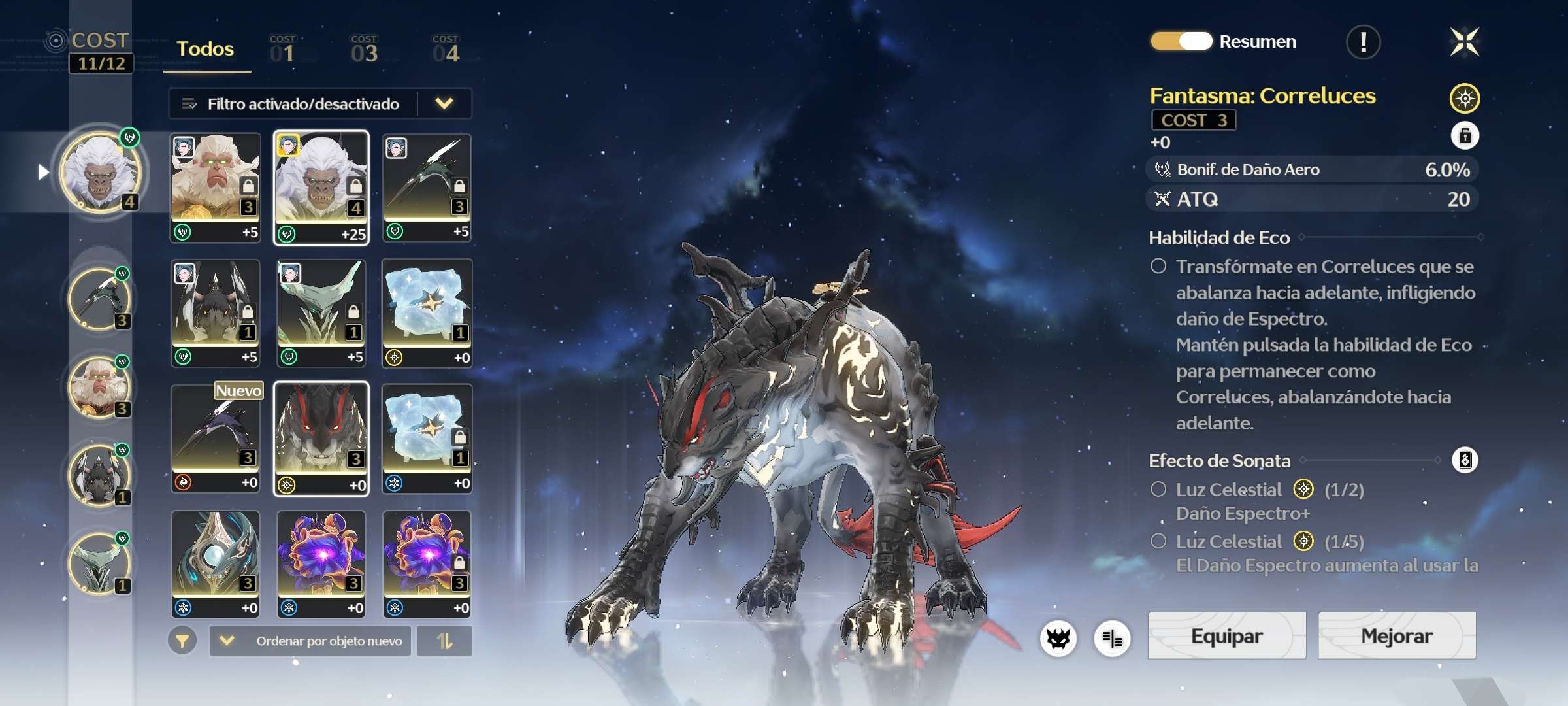Select the echo card marked Nuevo
Viewport: 1568px width, 706px height.
[x=216, y=438]
